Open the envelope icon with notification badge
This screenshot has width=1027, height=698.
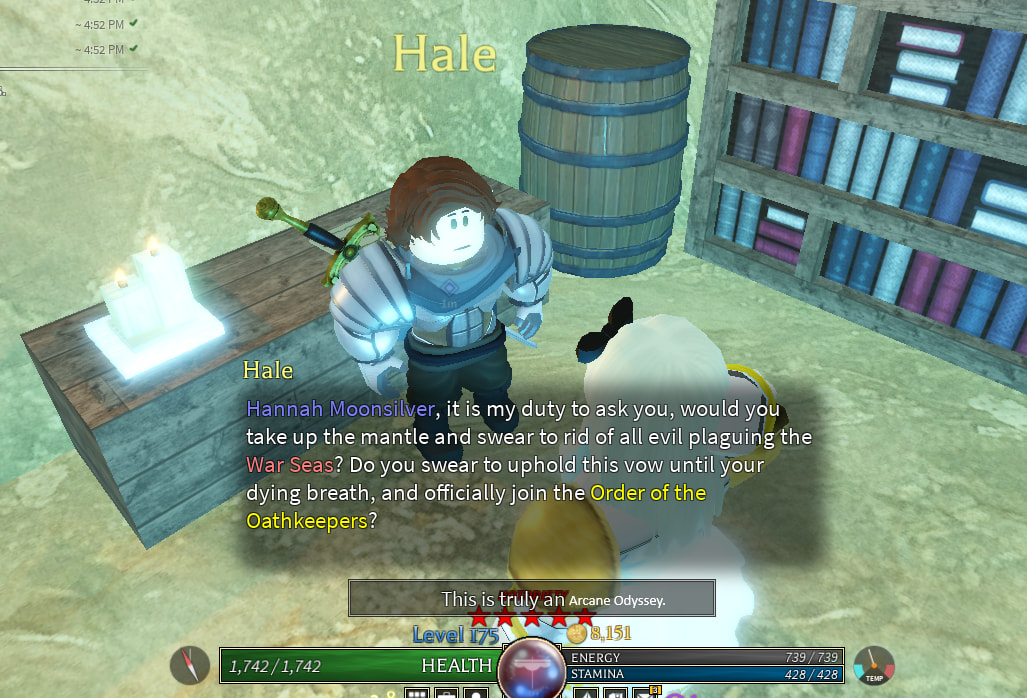coord(643,692)
